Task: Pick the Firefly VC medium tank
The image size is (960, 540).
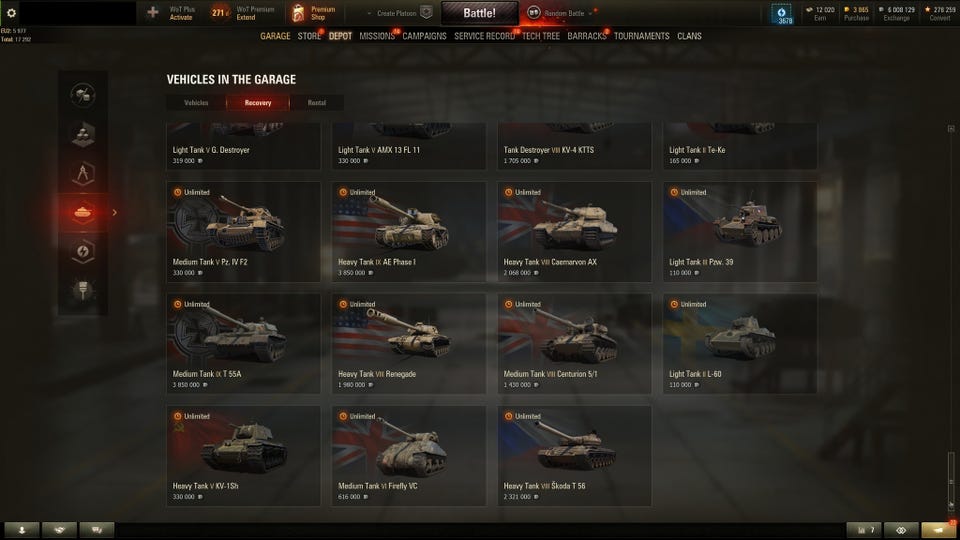Action: [409, 455]
